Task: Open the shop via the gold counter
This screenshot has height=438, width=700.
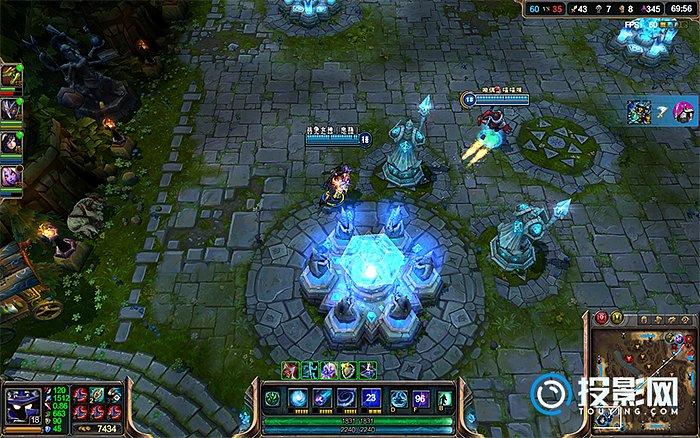Action: [102, 428]
